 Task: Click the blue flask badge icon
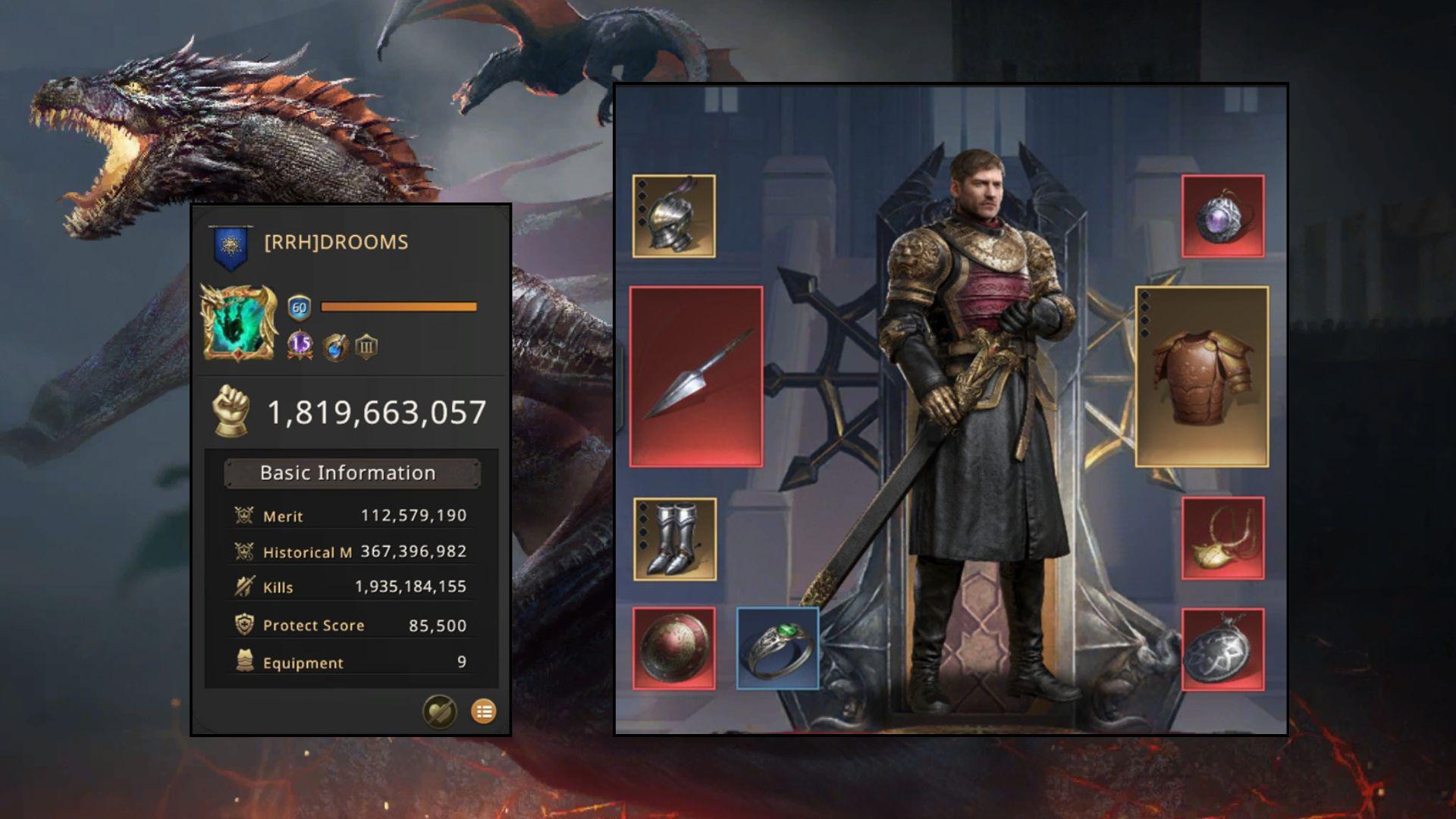coord(334,347)
